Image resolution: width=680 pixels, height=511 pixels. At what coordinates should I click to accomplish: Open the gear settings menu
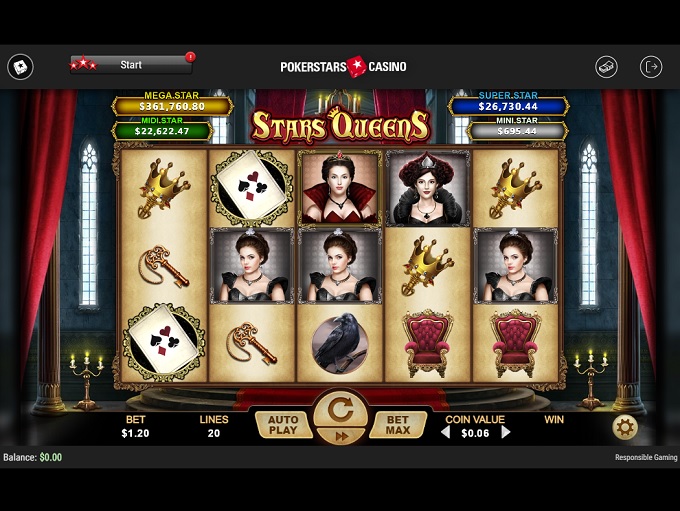coord(625,427)
